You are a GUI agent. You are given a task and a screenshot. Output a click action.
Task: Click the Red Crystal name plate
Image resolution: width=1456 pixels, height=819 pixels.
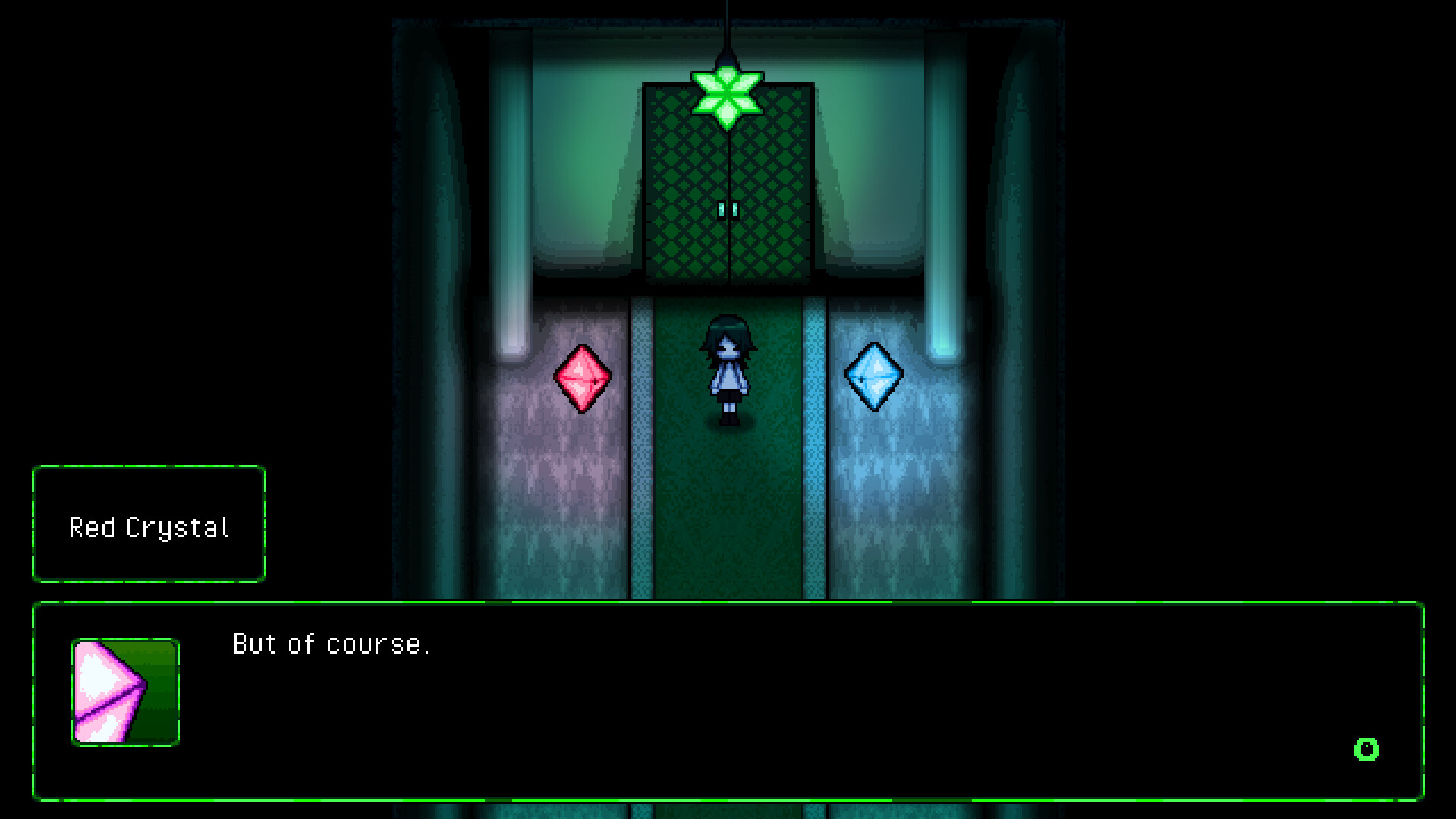(149, 525)
